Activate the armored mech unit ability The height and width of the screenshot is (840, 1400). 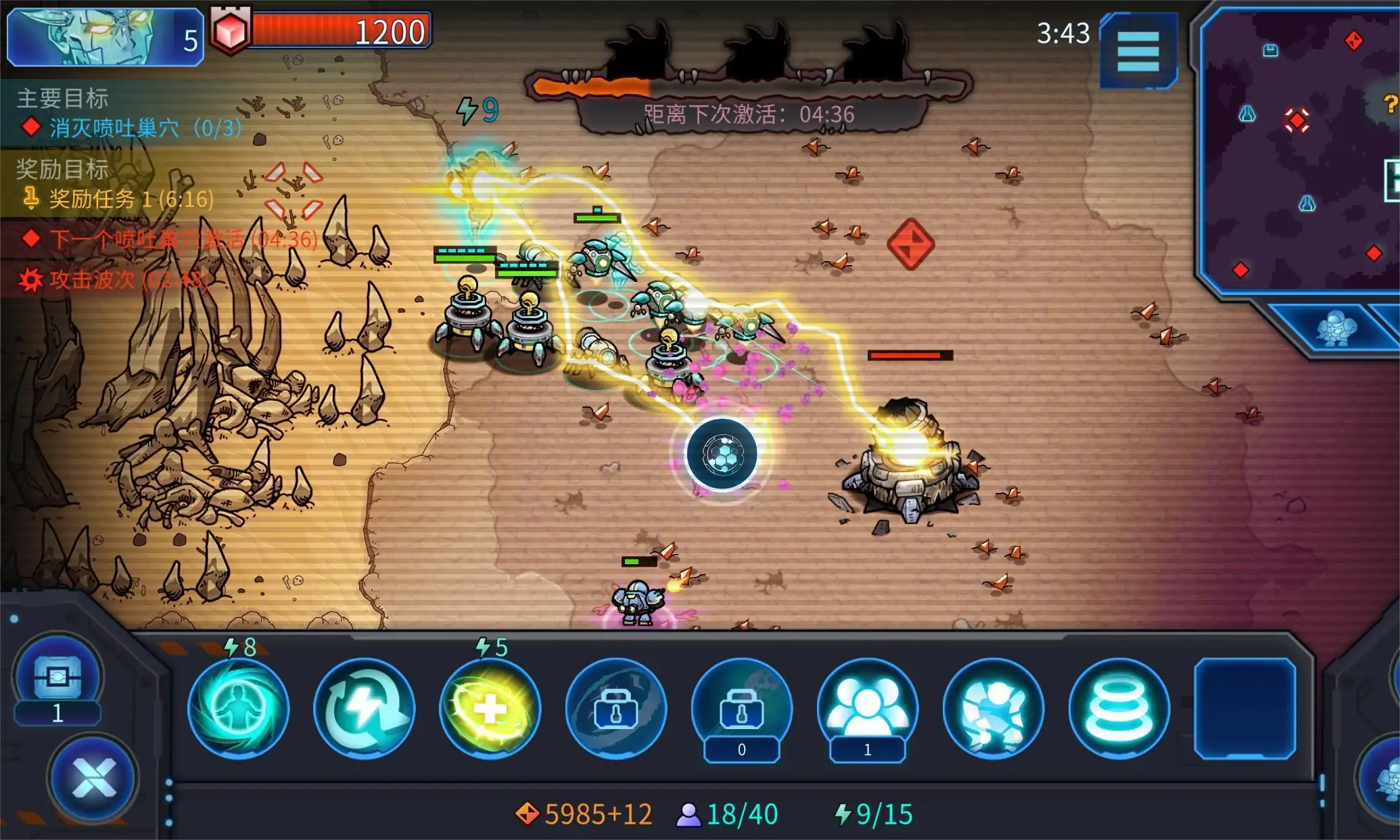coord(993,708)
